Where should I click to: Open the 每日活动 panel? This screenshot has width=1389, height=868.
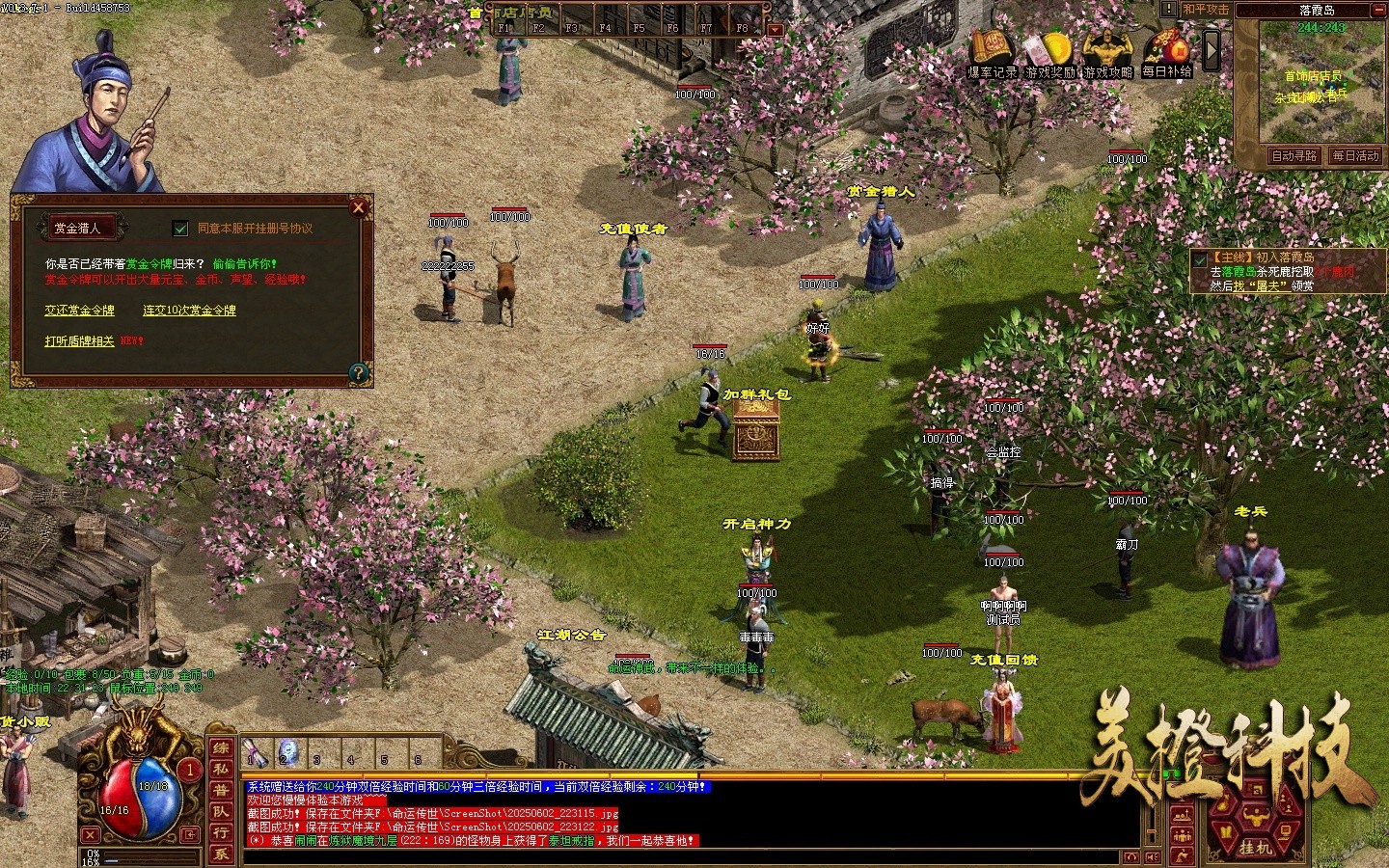point(1355,155)
